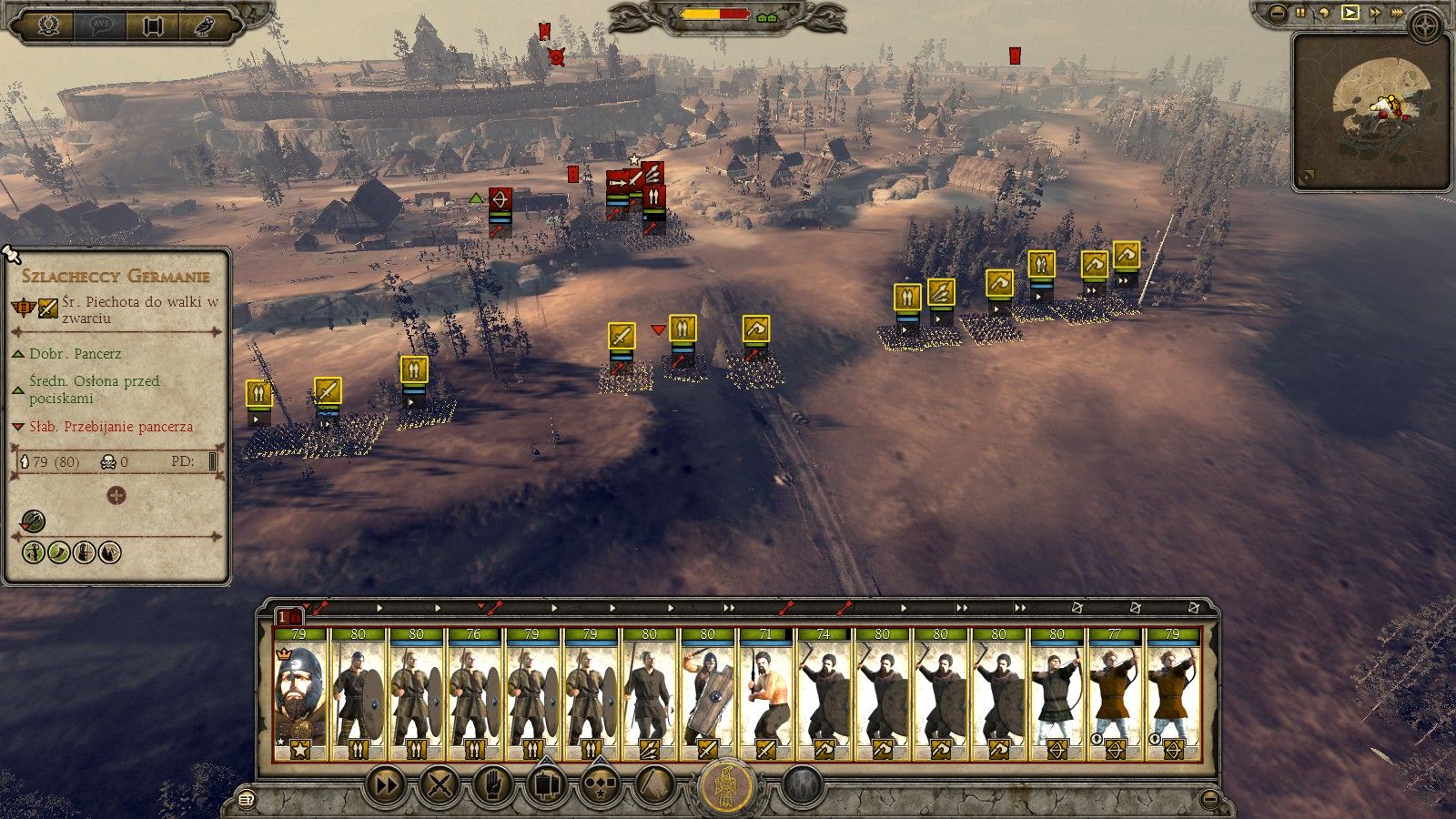Pause the battle with the pause button
This screenshot has height=819, width=1456.
click(x=1299, y=12)
